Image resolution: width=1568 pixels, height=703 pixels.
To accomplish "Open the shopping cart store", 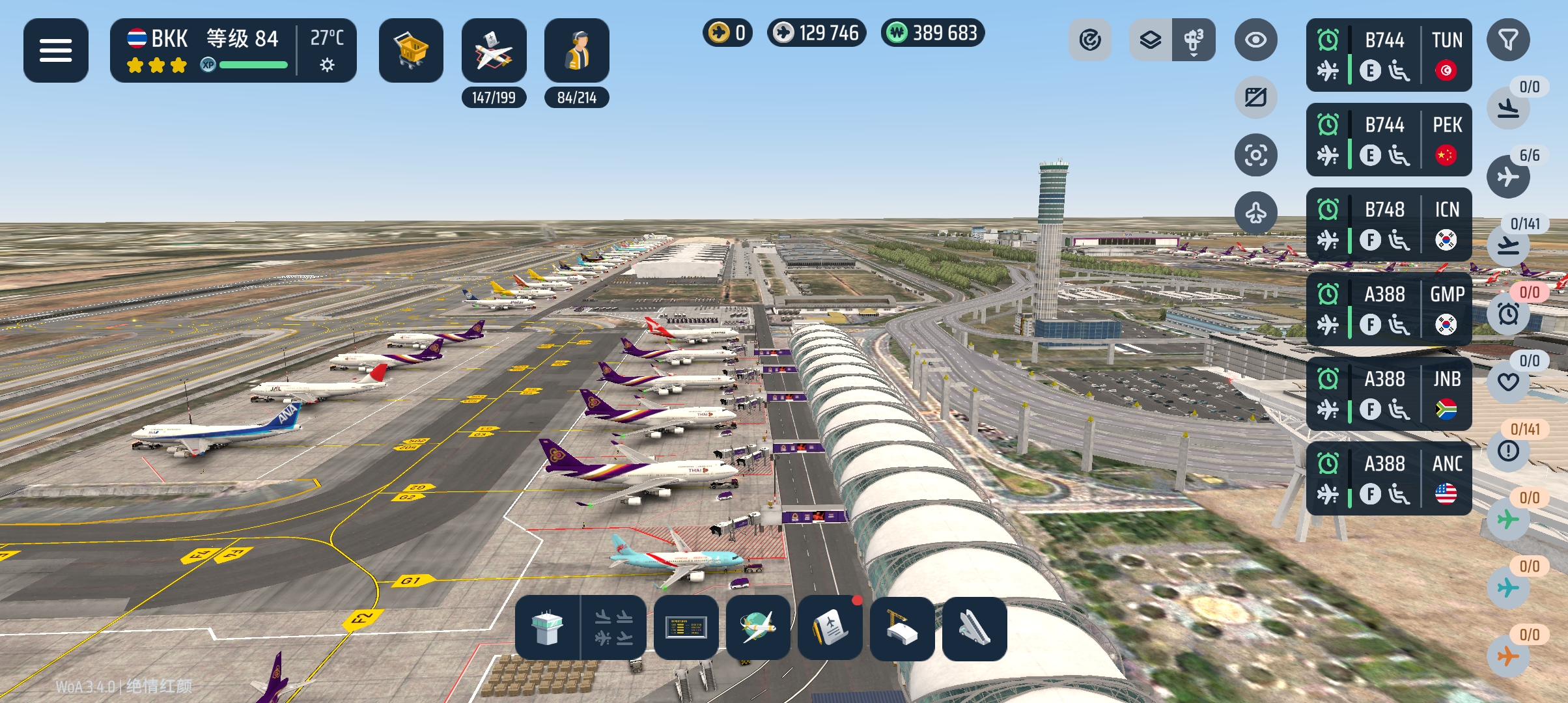I will point(411,50).
